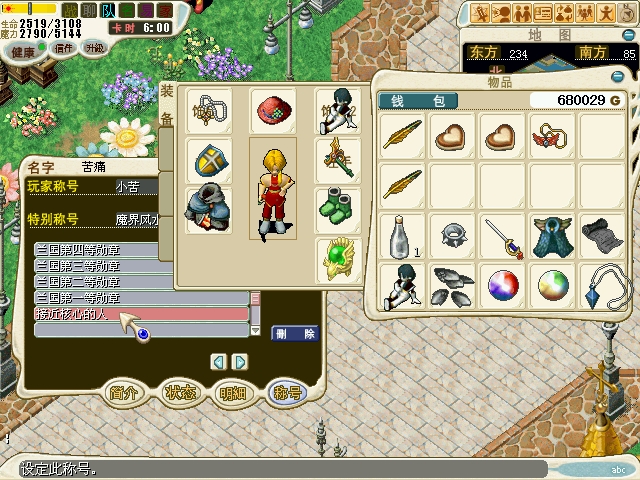Viewport: 640px width, 480px height.
Task: Open the 信件 mail button
Action: [64, 48]
